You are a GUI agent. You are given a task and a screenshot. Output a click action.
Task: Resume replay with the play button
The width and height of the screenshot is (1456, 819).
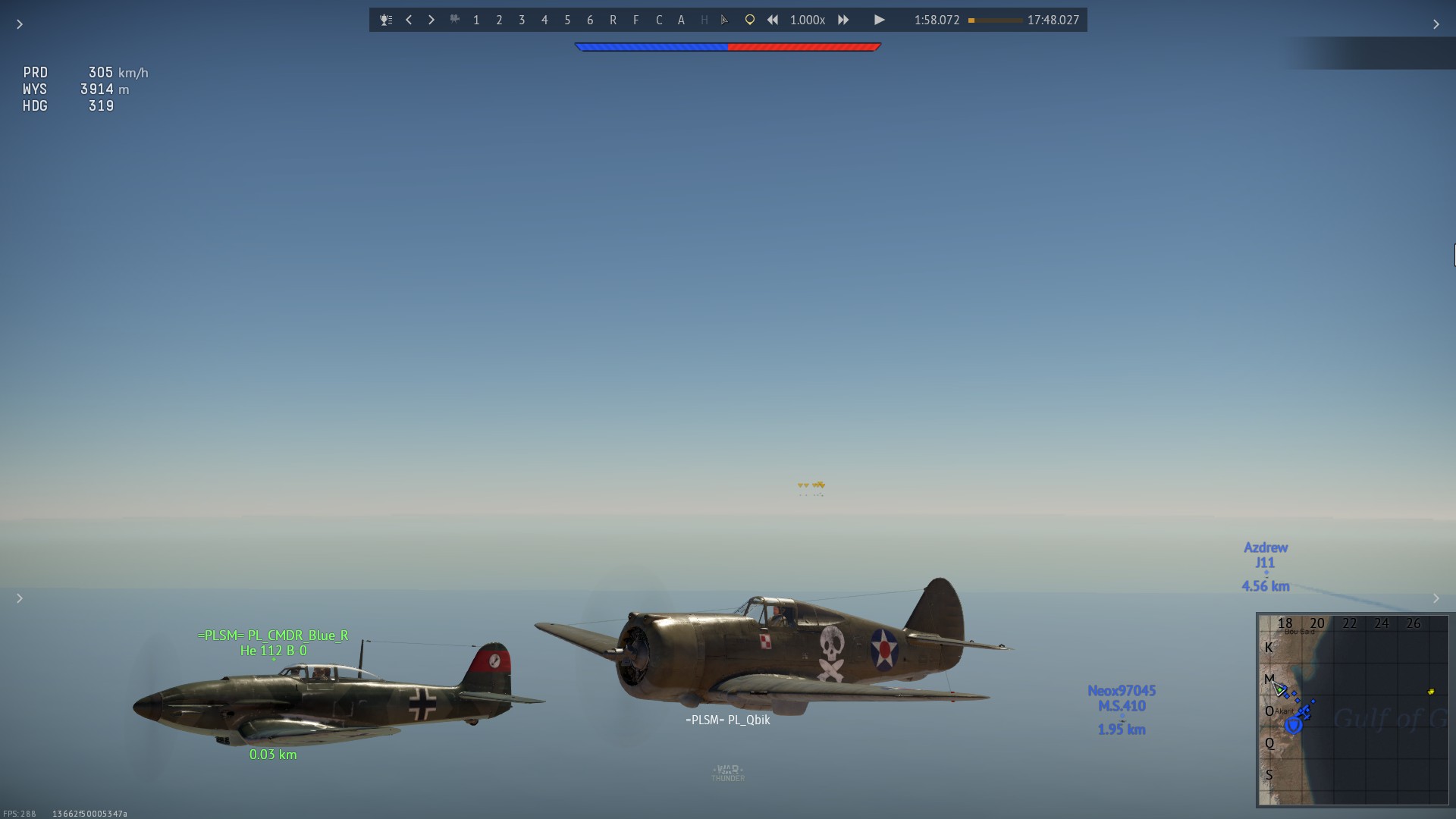coord(879,20)
